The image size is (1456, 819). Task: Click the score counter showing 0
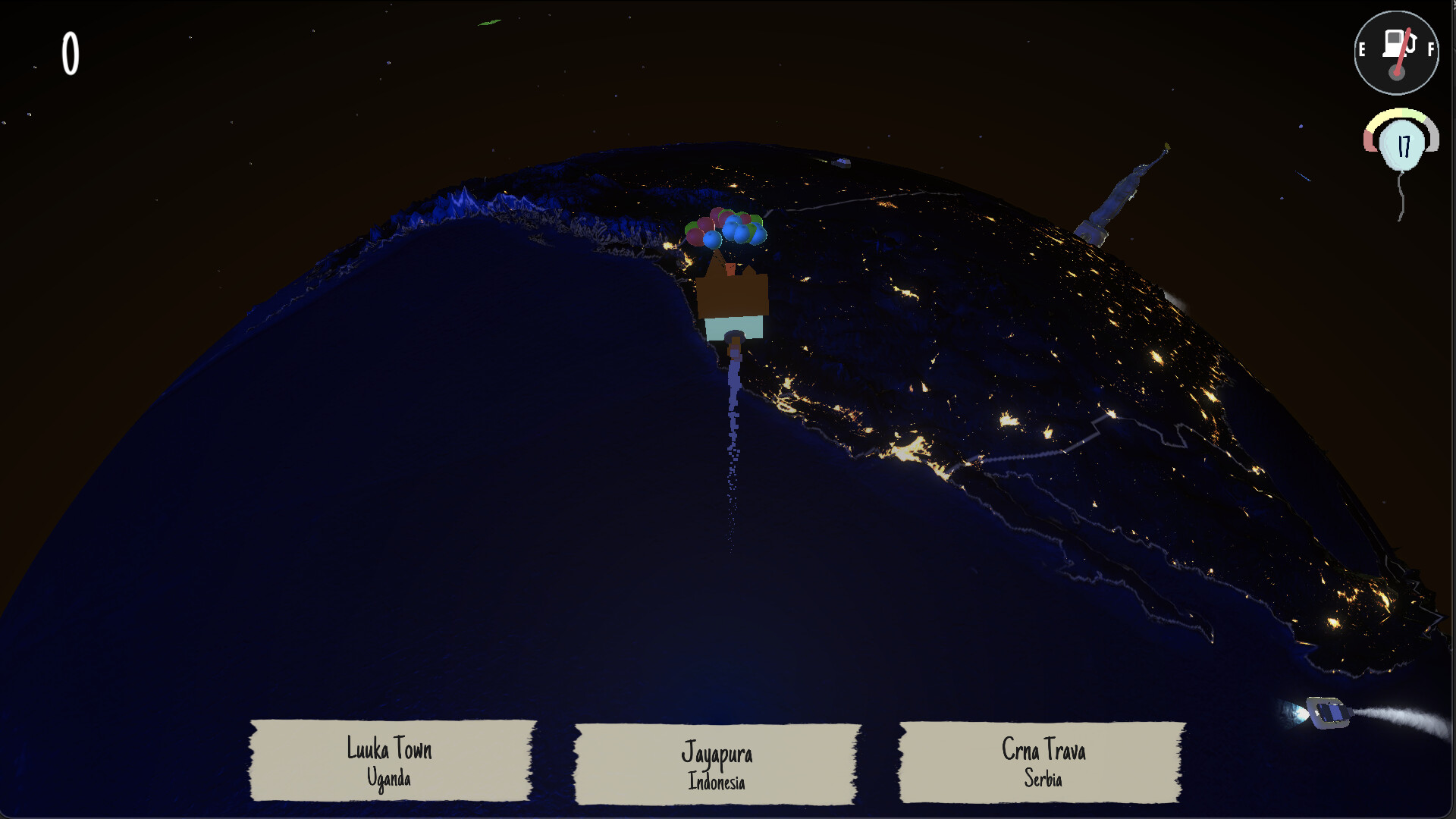point(70,55)
